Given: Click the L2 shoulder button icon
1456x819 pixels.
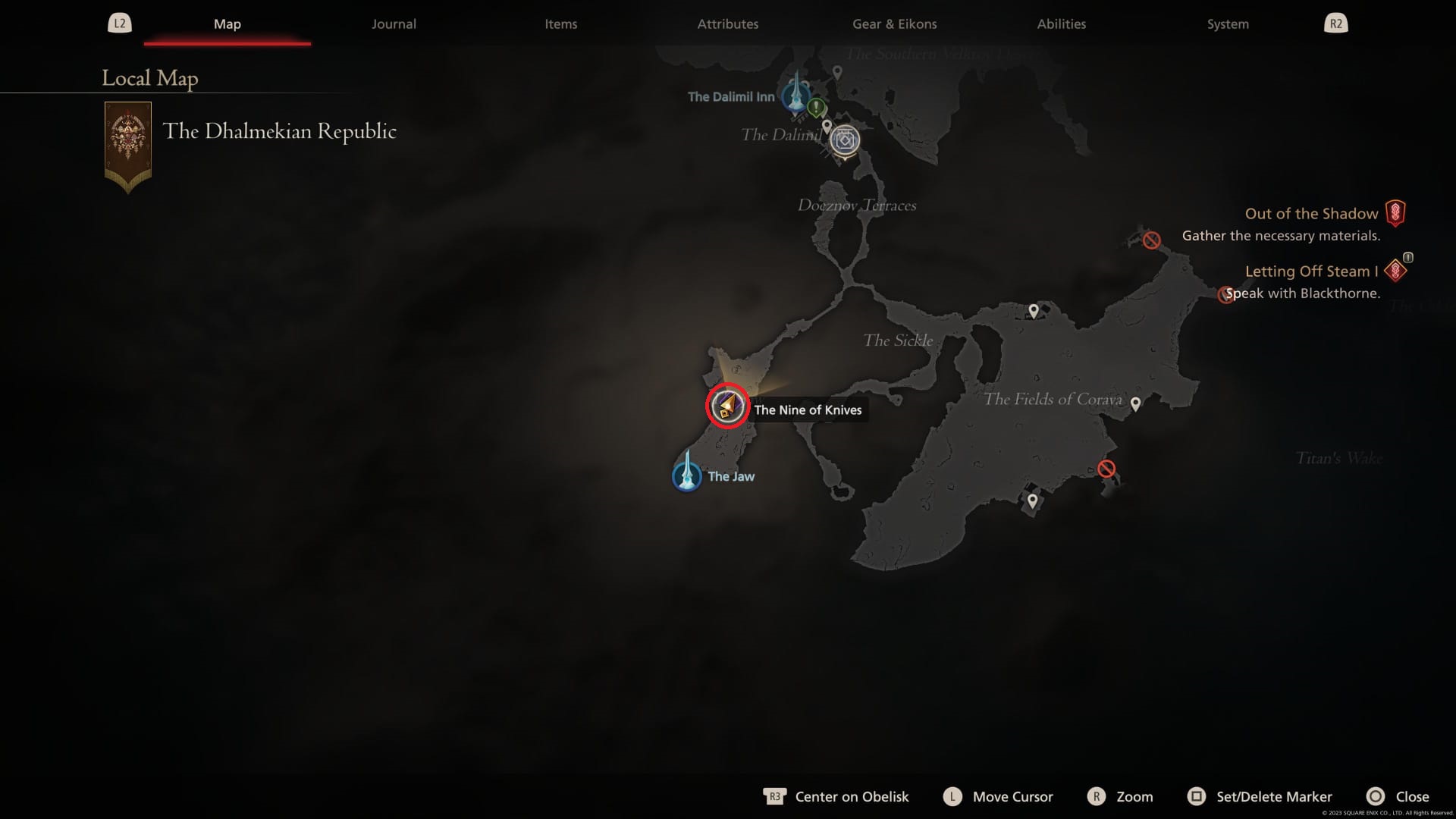Looking at the screenshot, I should [x=121, y=23].
